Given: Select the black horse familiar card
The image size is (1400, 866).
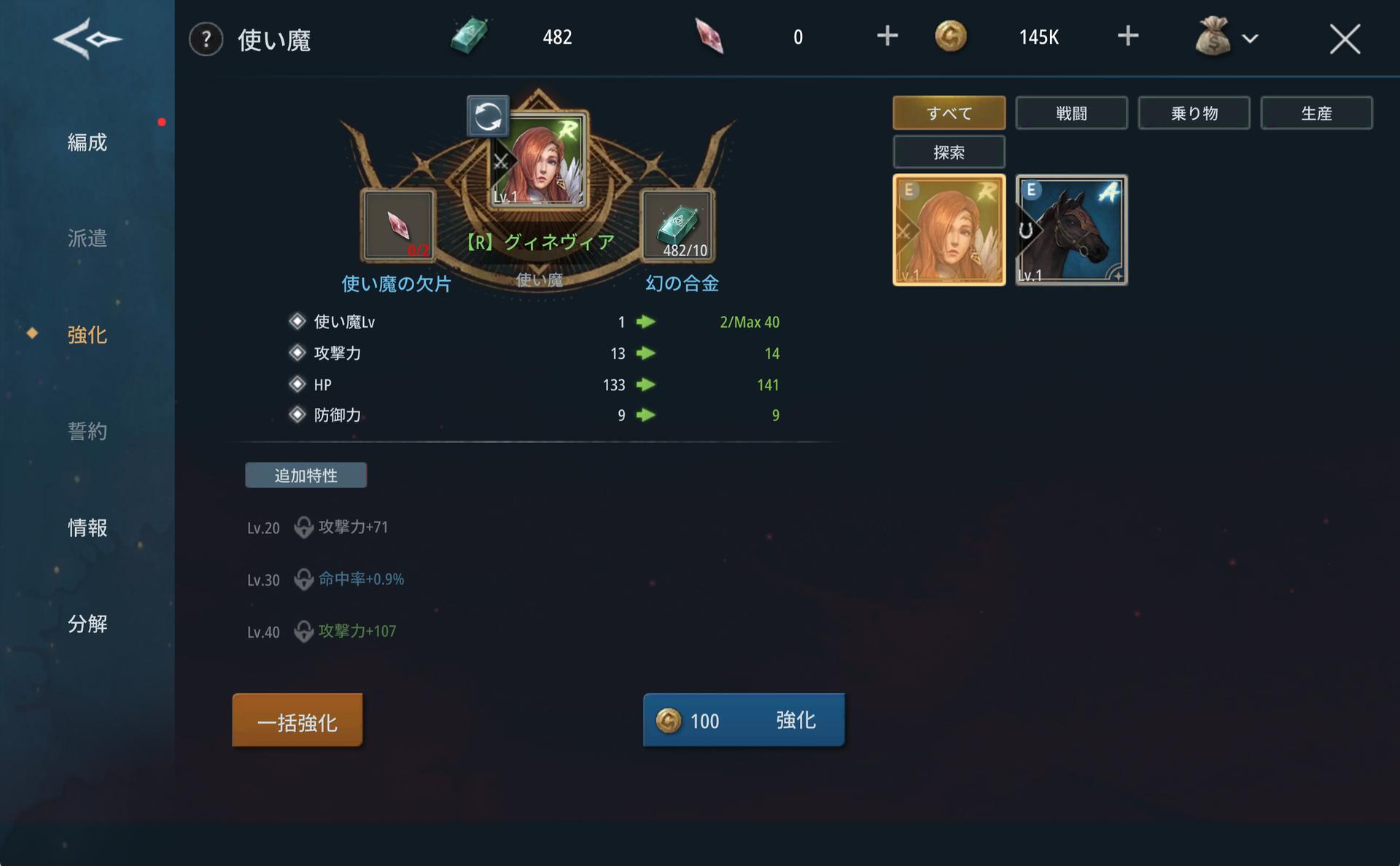Looking at the screenshot, I should (1071, 230).
